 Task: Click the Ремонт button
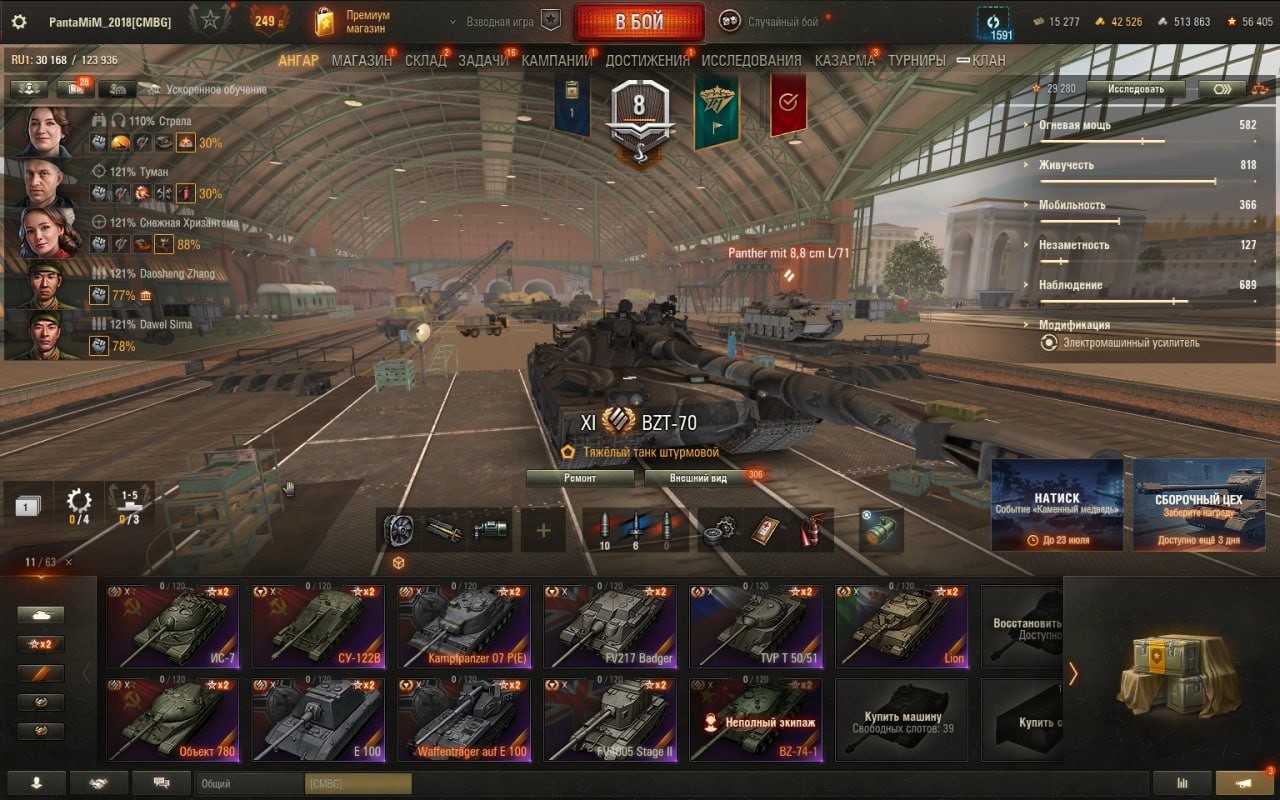[580, 478]
